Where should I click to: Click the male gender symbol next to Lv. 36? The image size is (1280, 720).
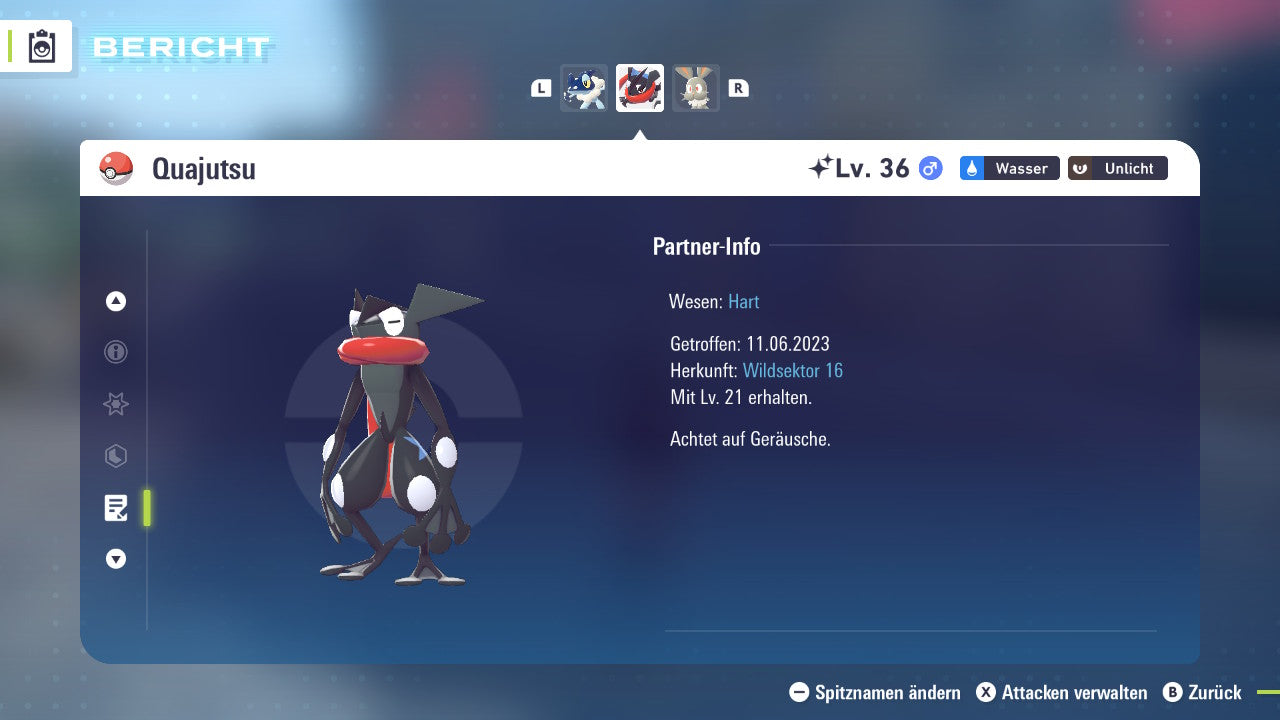pos(928,168)
